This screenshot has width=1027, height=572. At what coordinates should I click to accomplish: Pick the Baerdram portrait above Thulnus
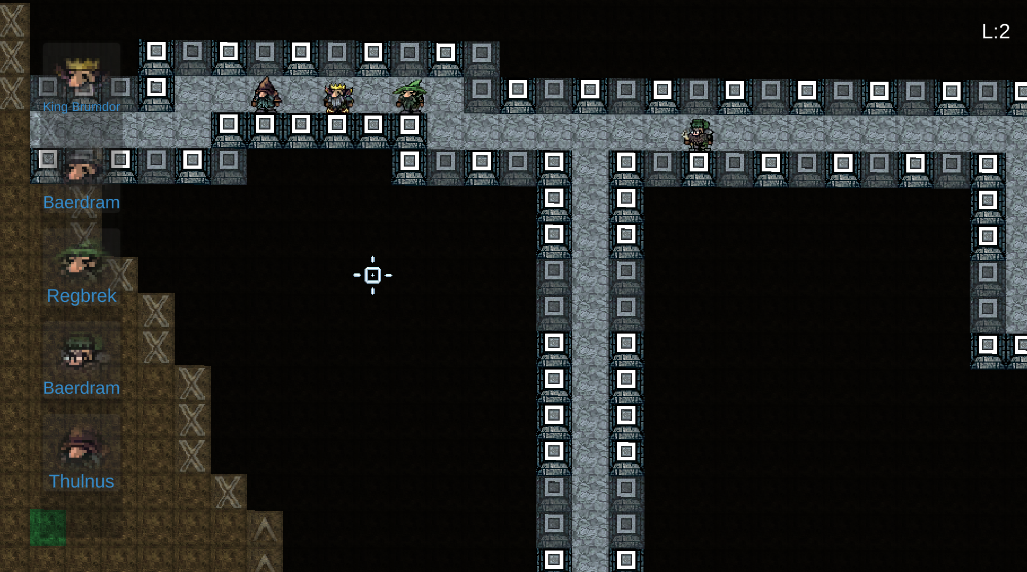(x=81, y=353)
